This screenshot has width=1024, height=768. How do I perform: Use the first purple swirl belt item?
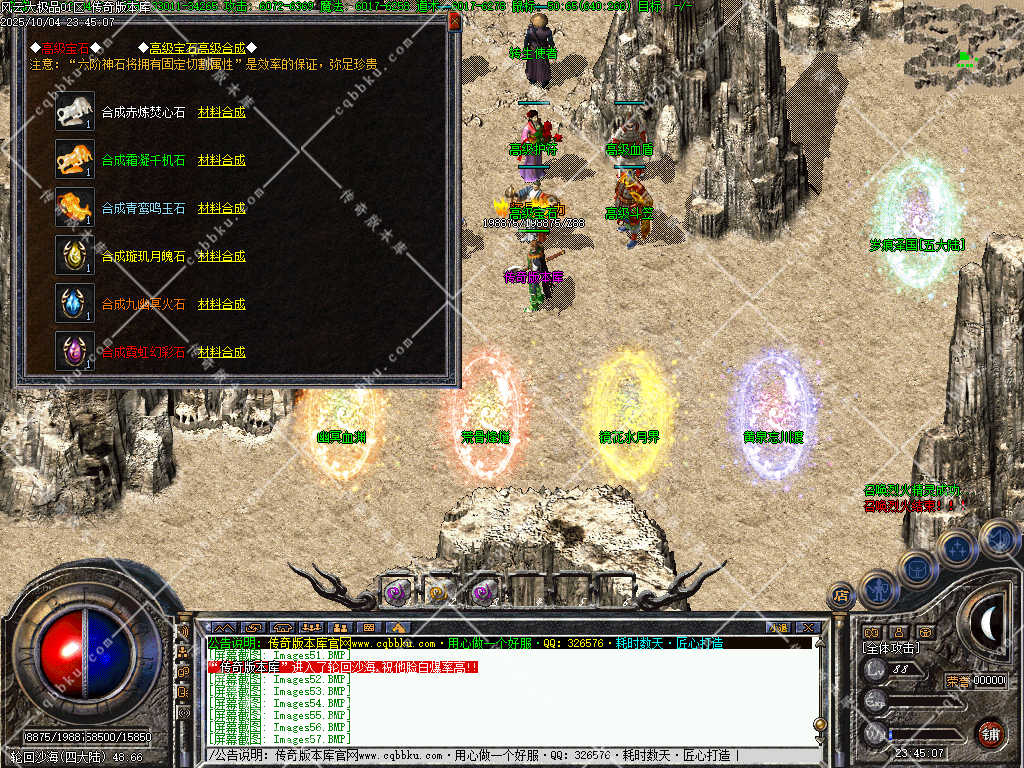(397, 592)
